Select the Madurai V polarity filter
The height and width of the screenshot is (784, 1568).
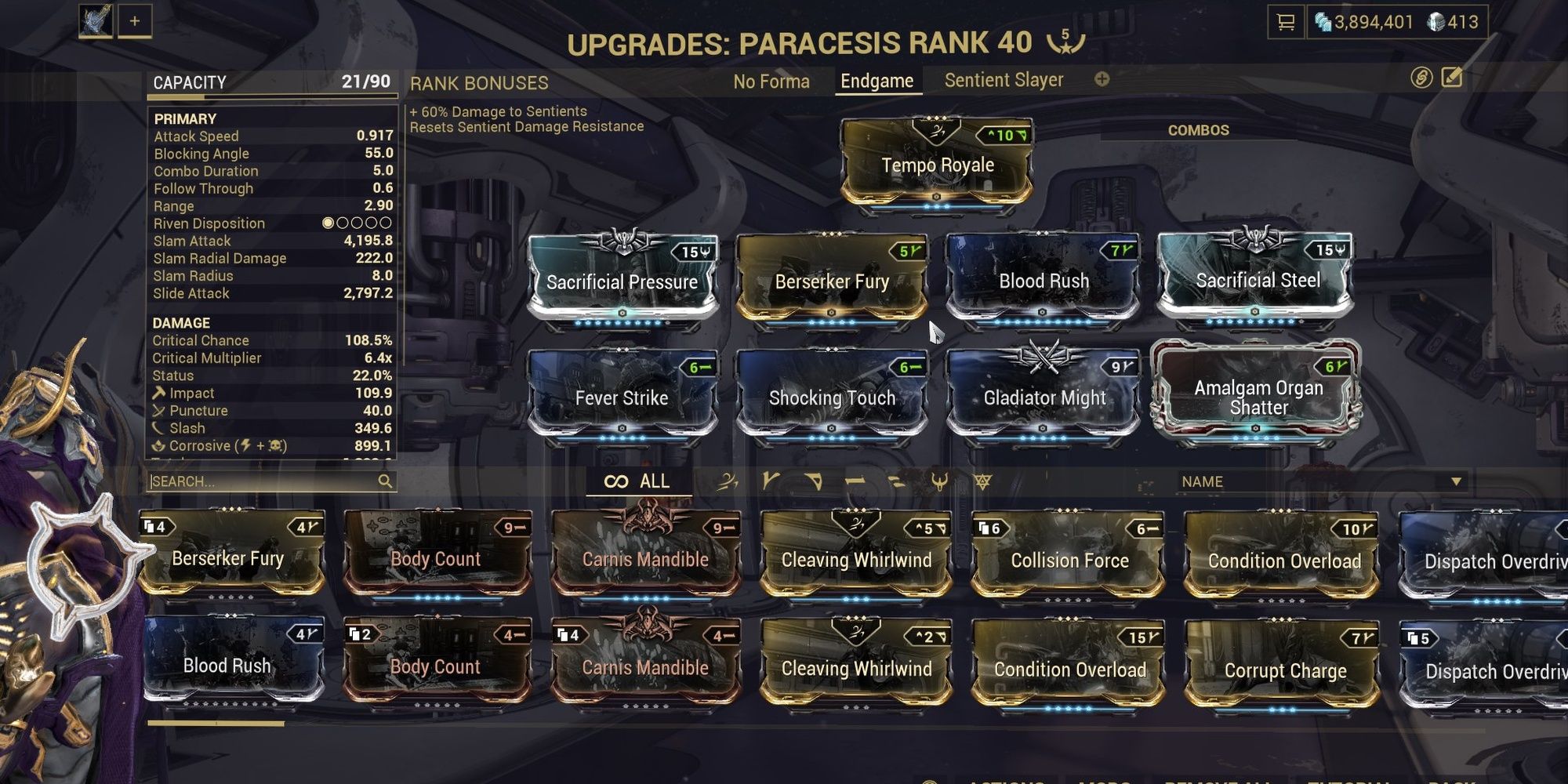(x=771, y=481)
